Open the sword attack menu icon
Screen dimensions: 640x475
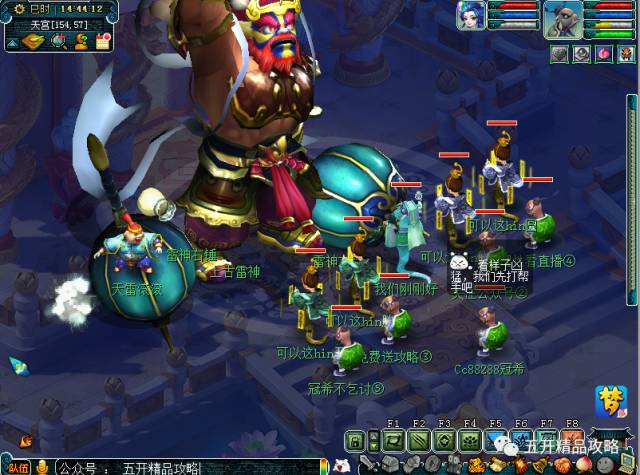coord(369,464)
